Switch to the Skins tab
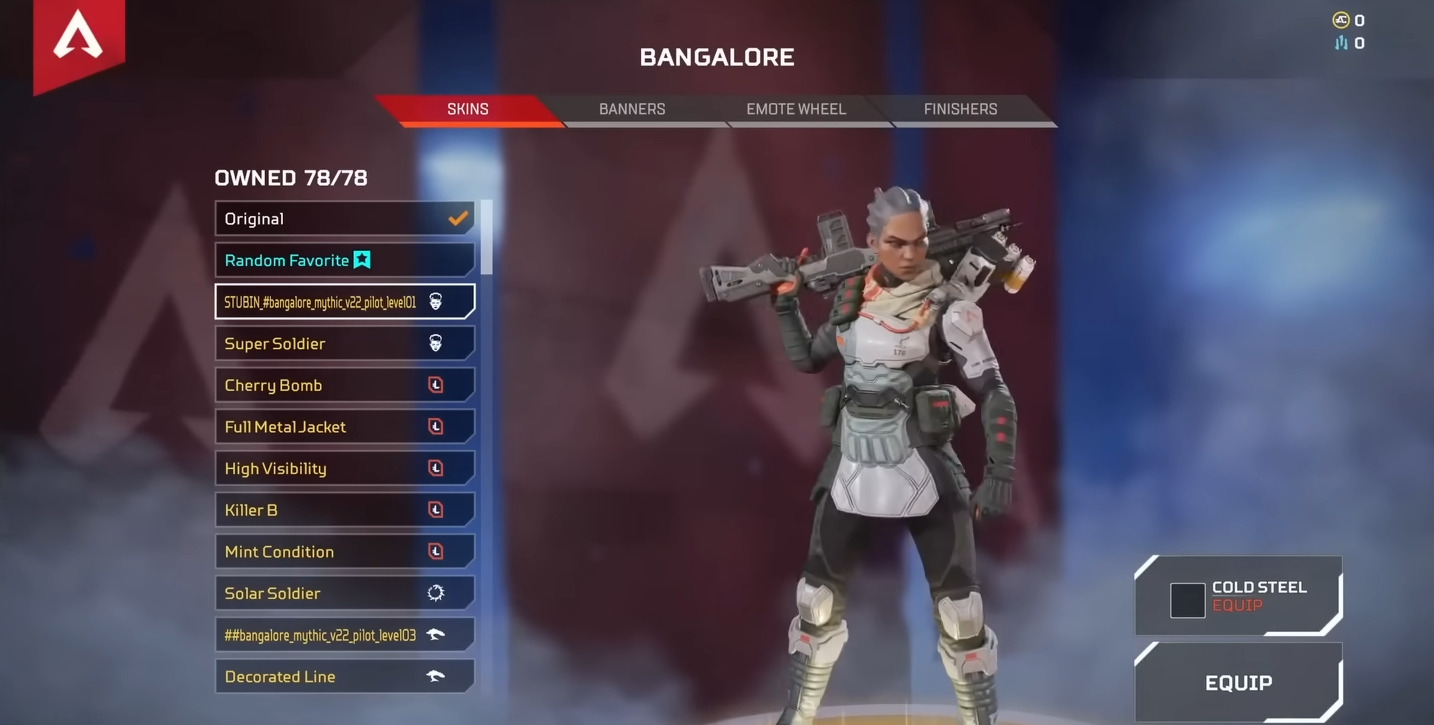The width and height of the screenshot is (1434, 725). [468, 109]
